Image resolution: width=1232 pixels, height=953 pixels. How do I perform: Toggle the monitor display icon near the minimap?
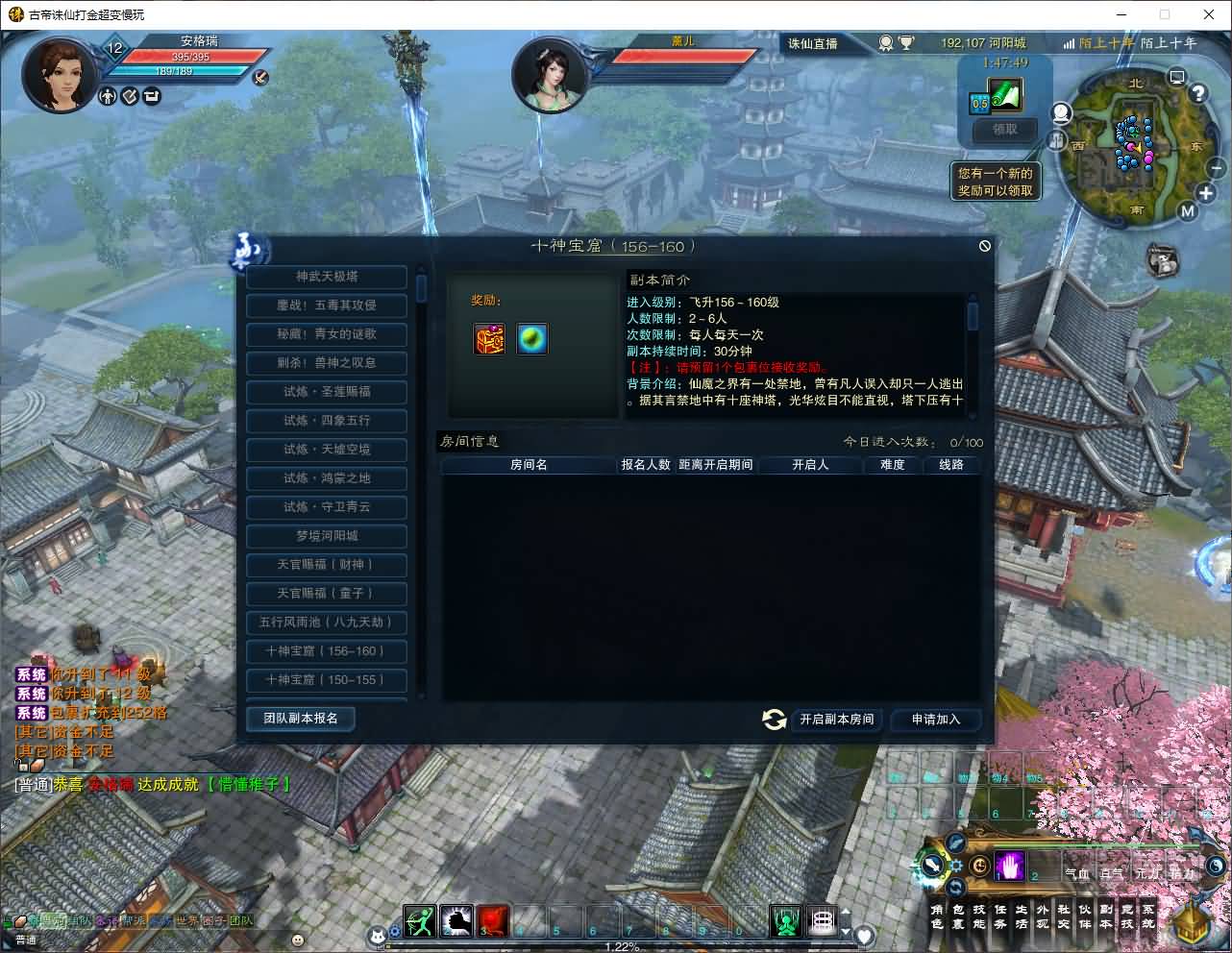[1177, 79]
